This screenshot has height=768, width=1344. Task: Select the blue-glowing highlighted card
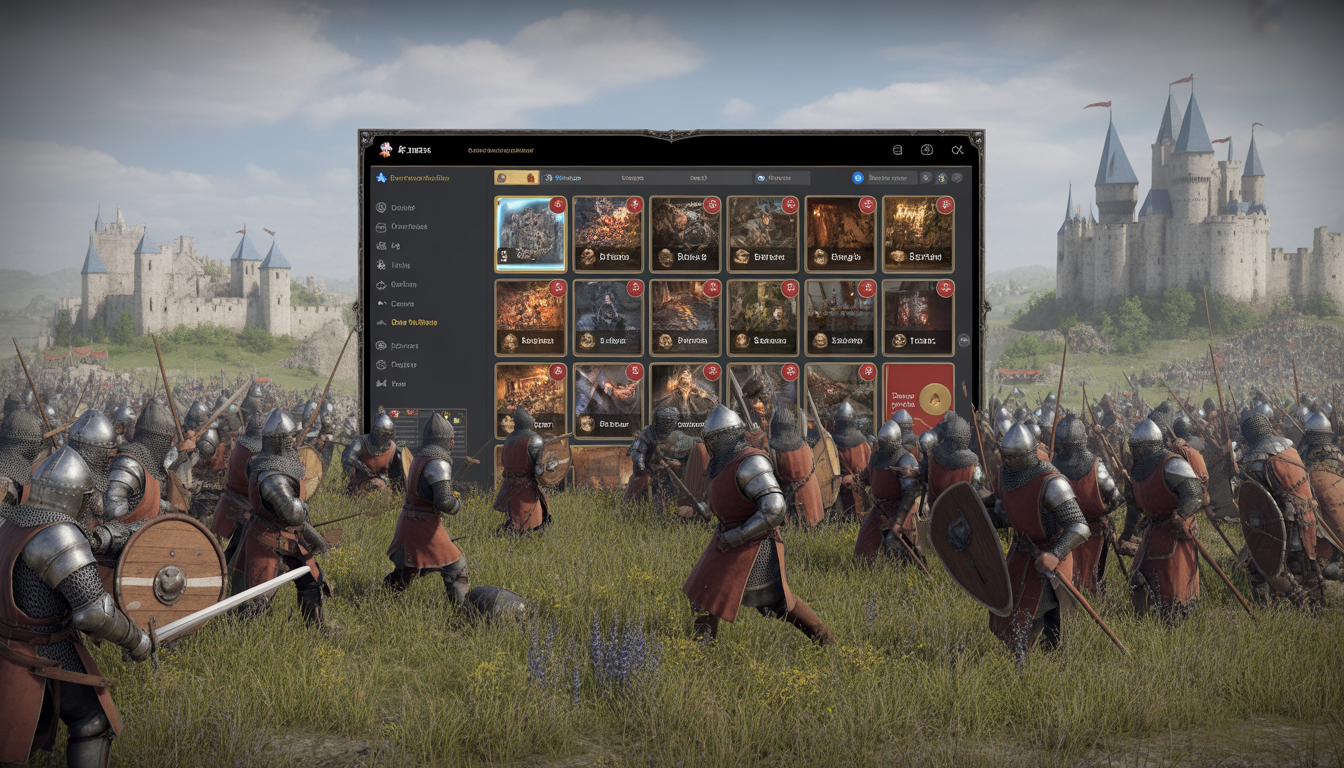(x=531, y=233)
